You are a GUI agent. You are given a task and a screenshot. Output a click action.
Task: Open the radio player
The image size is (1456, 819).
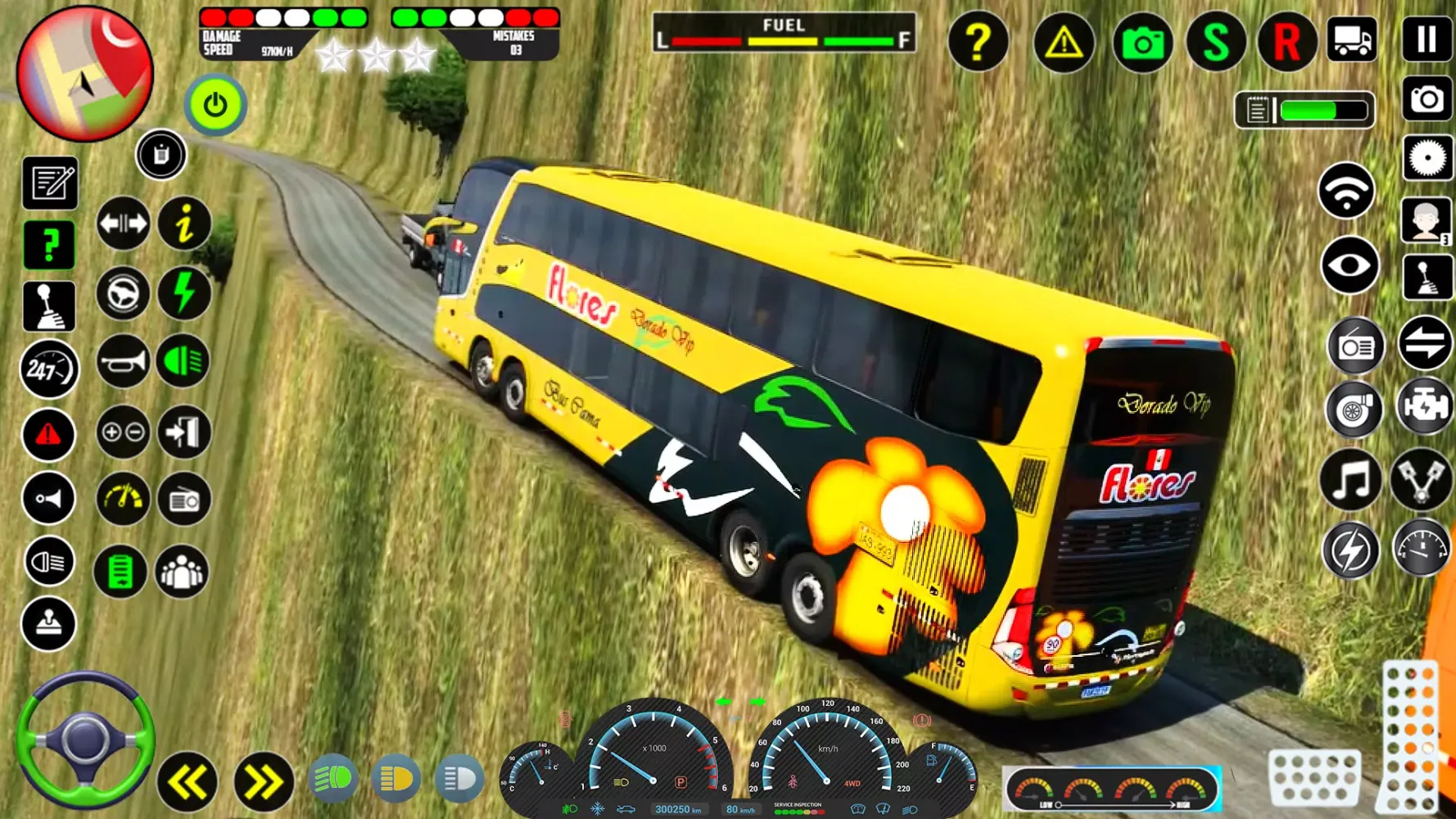[184, 498]
